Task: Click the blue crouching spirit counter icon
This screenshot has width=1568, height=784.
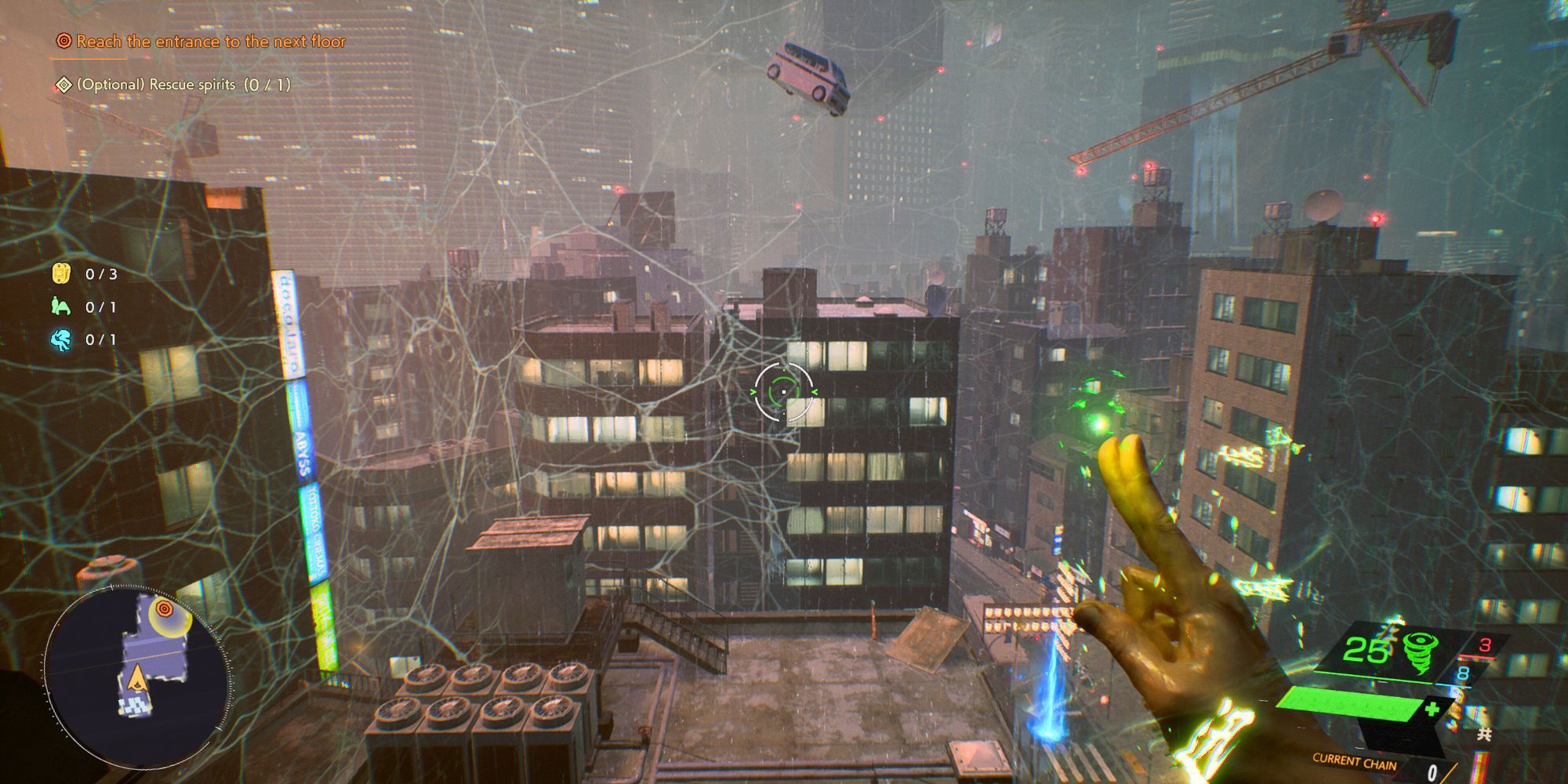Action: coord(60,339)
